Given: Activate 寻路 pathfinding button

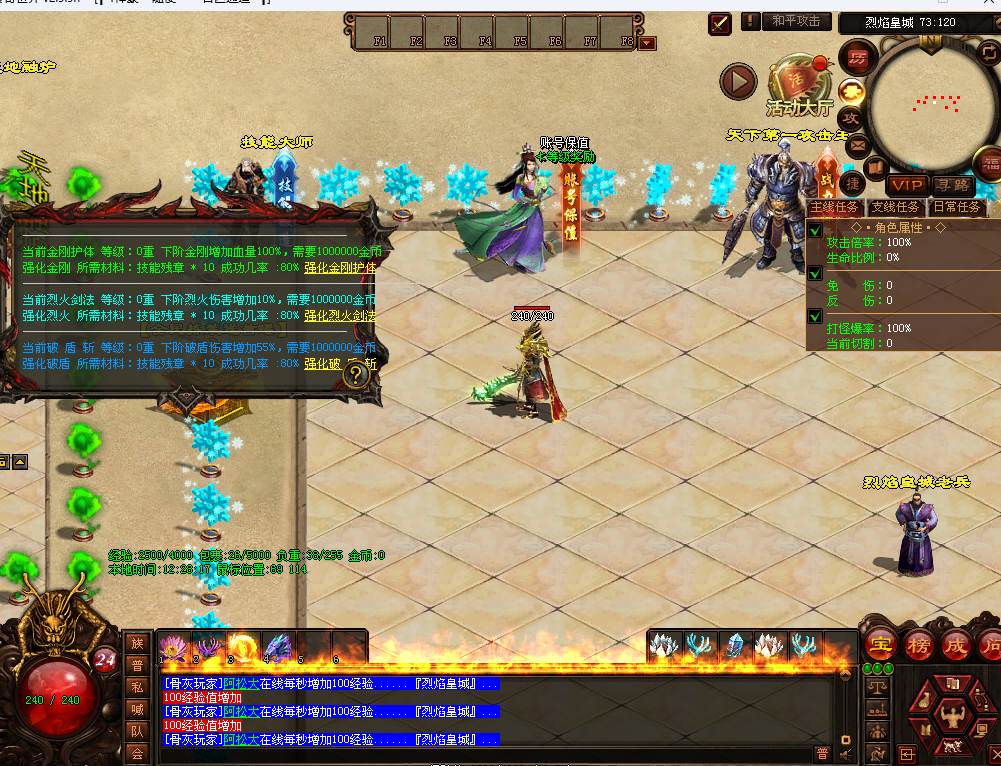Looking at the screenshot, I should pyautogui.click(x=953, y=185).
